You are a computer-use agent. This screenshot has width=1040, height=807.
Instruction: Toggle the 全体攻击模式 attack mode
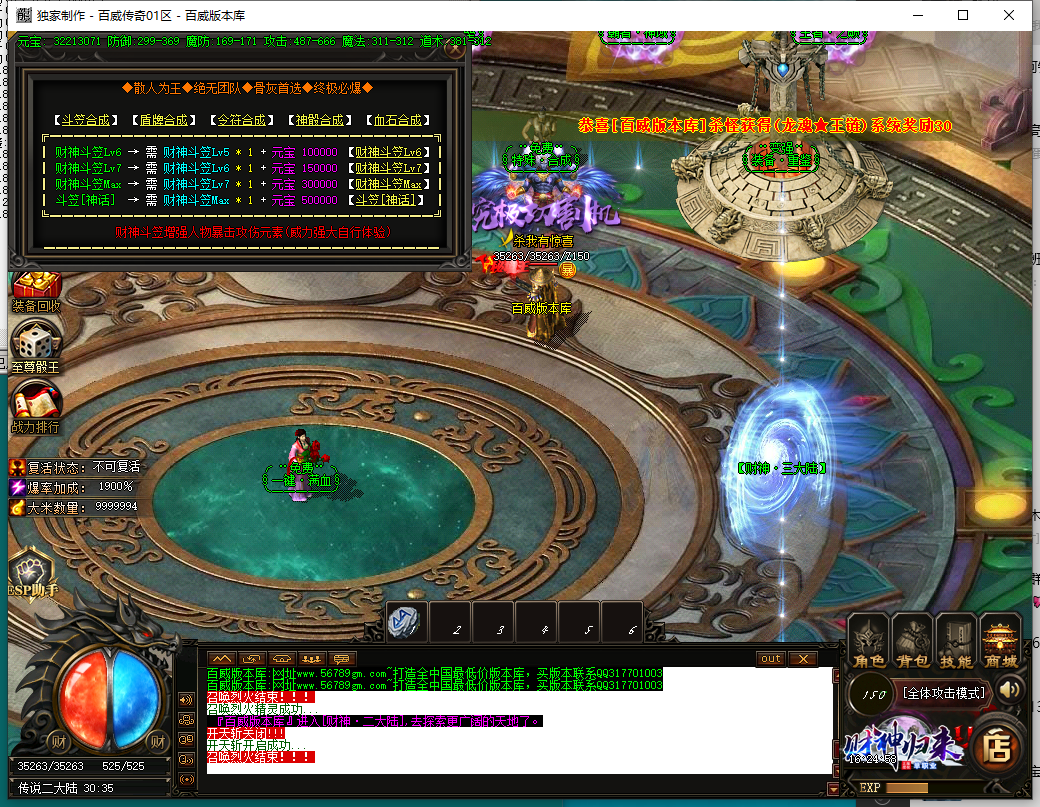(x=943, y=692)
